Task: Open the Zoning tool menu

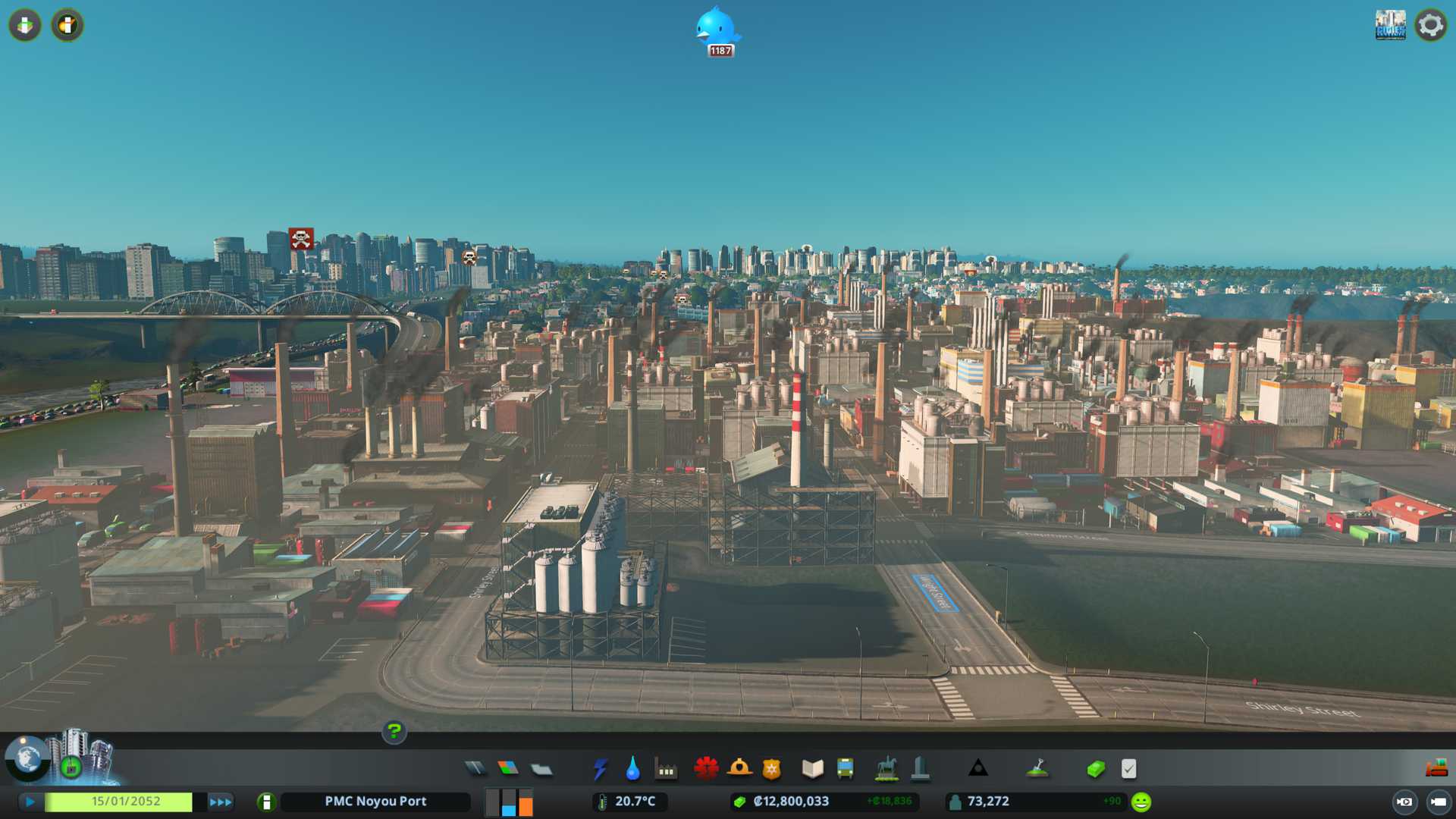Action: click(508, 769)
